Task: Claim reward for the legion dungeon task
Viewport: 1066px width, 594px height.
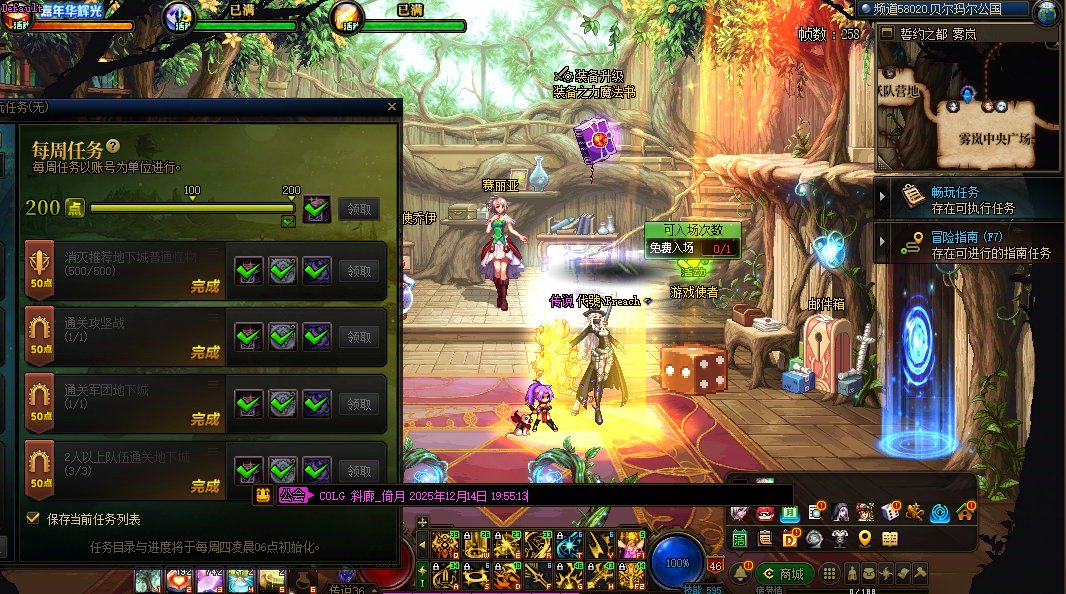Action: (360, 403)
